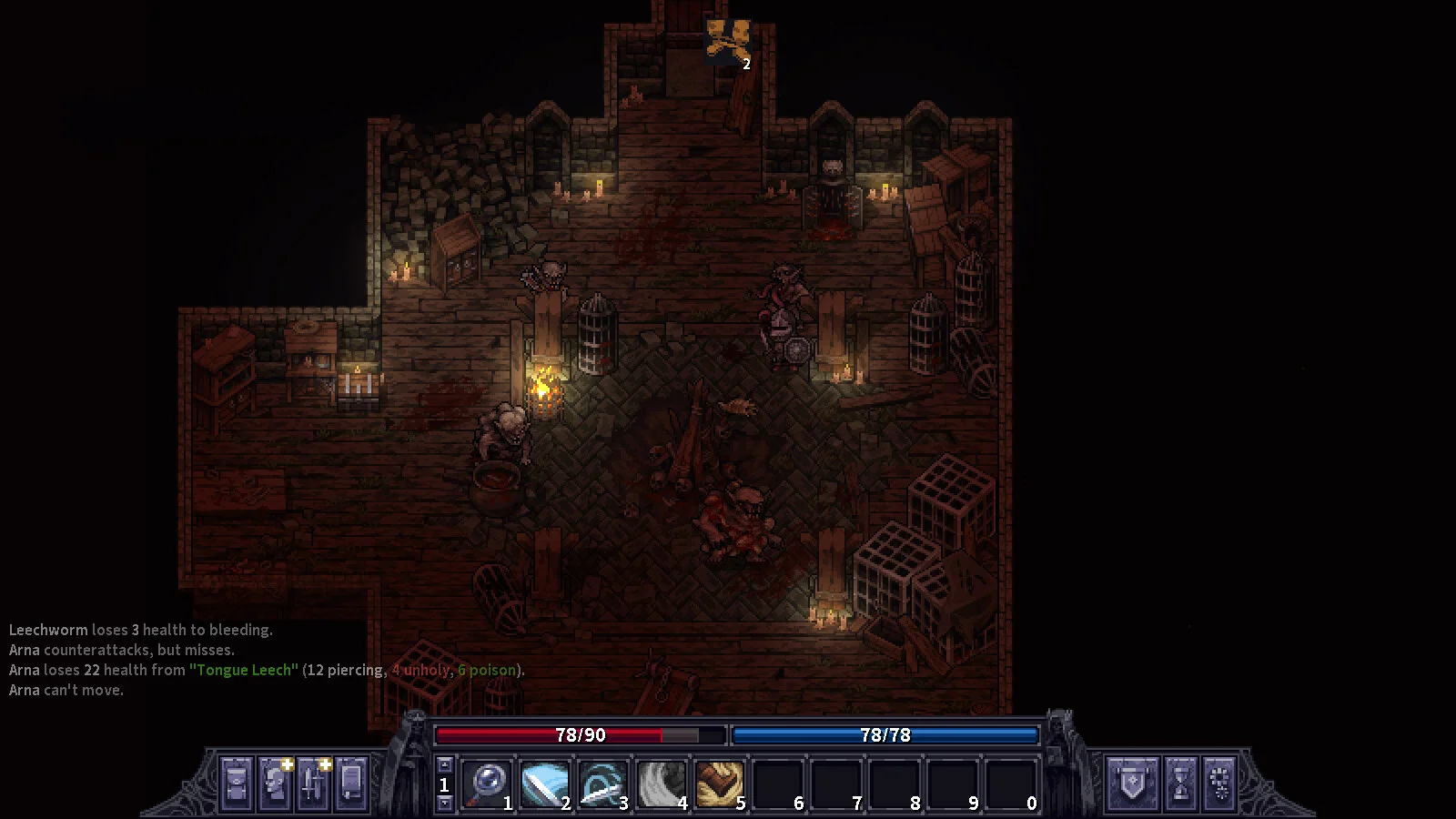
Task: Open the journal scroll button
Action: point(352,783)
